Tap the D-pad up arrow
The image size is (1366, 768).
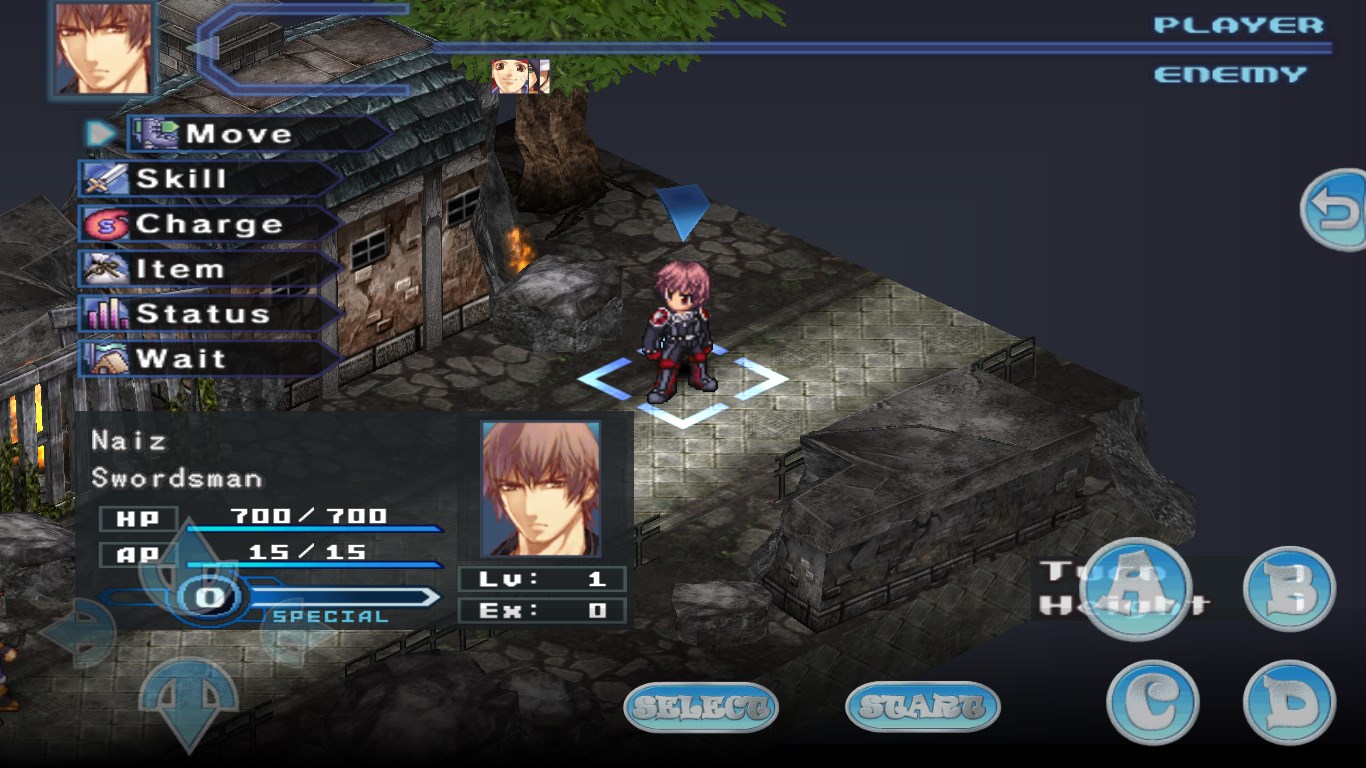pos(190,560)
